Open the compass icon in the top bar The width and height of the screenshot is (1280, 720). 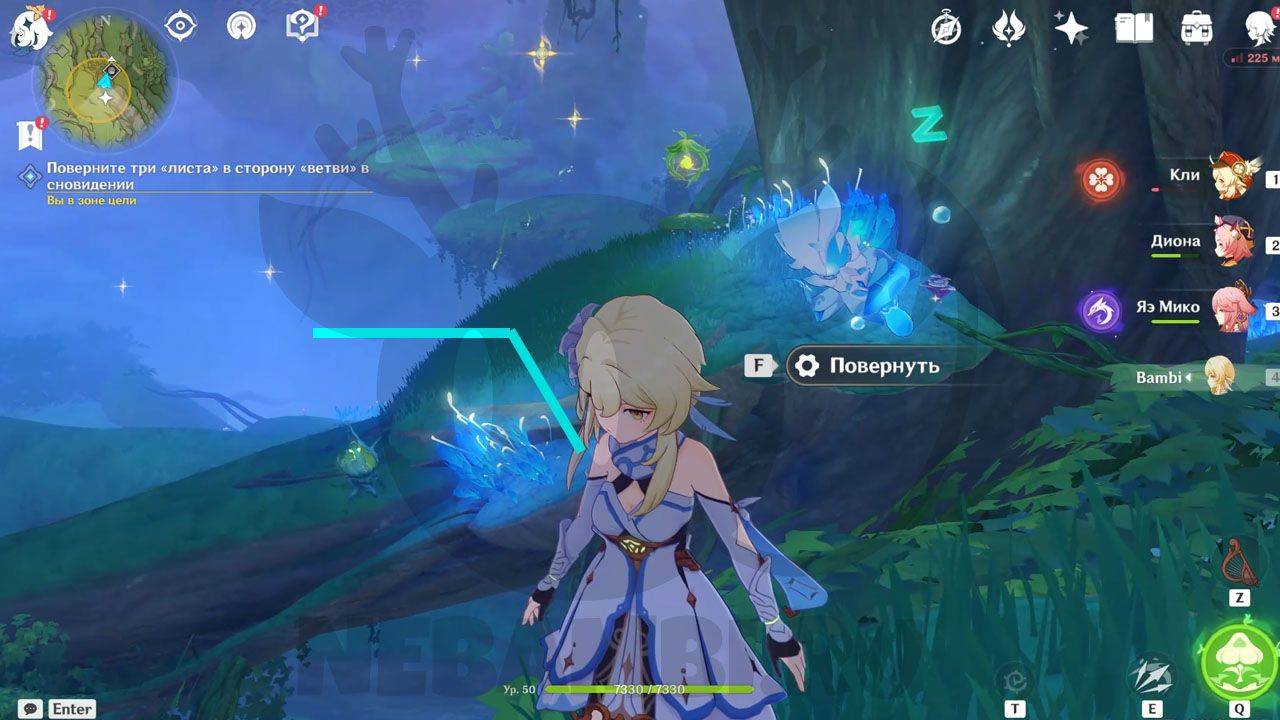(x=945, y=29)
